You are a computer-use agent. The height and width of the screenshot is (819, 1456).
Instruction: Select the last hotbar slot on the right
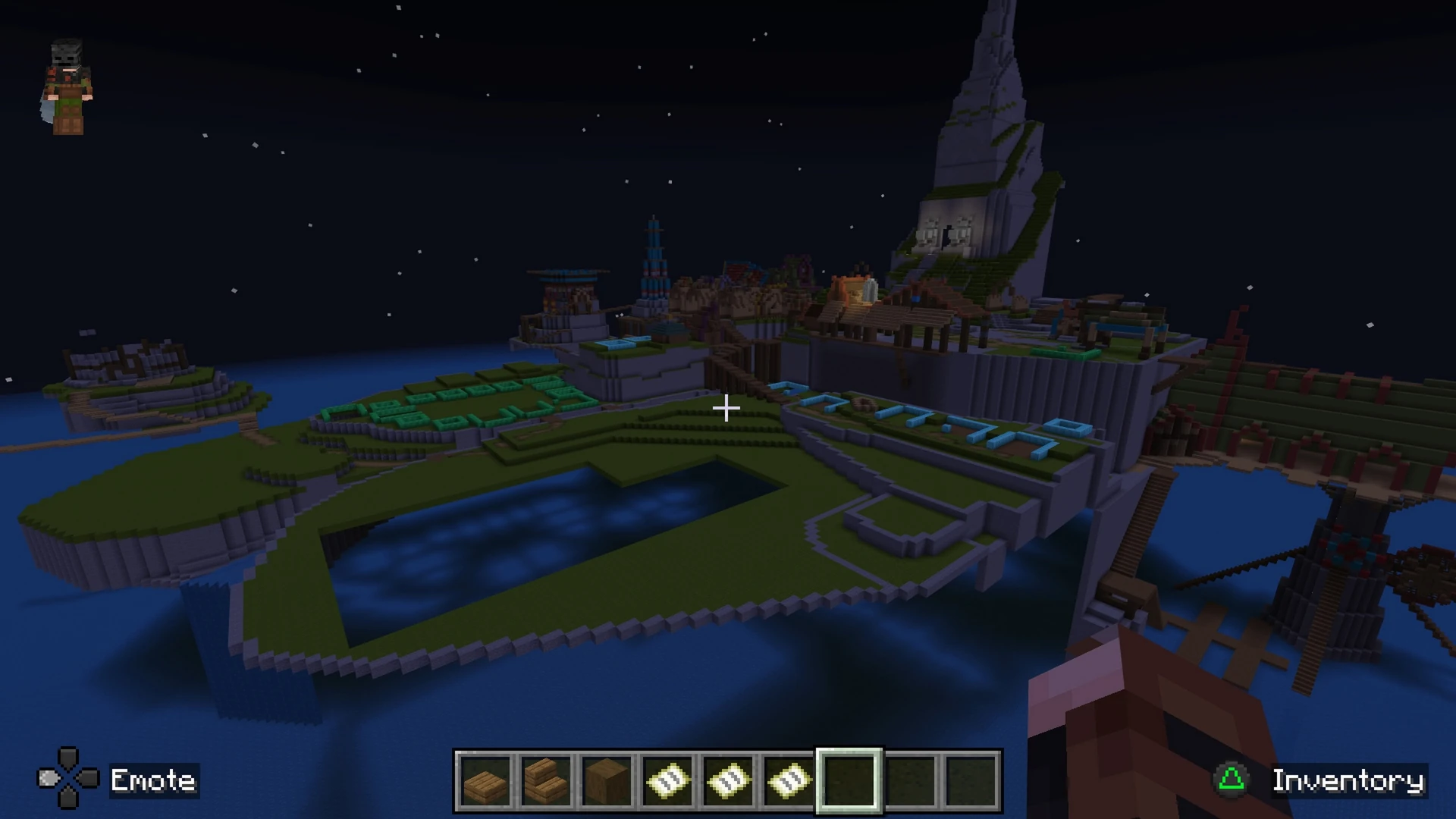point(971,782)
